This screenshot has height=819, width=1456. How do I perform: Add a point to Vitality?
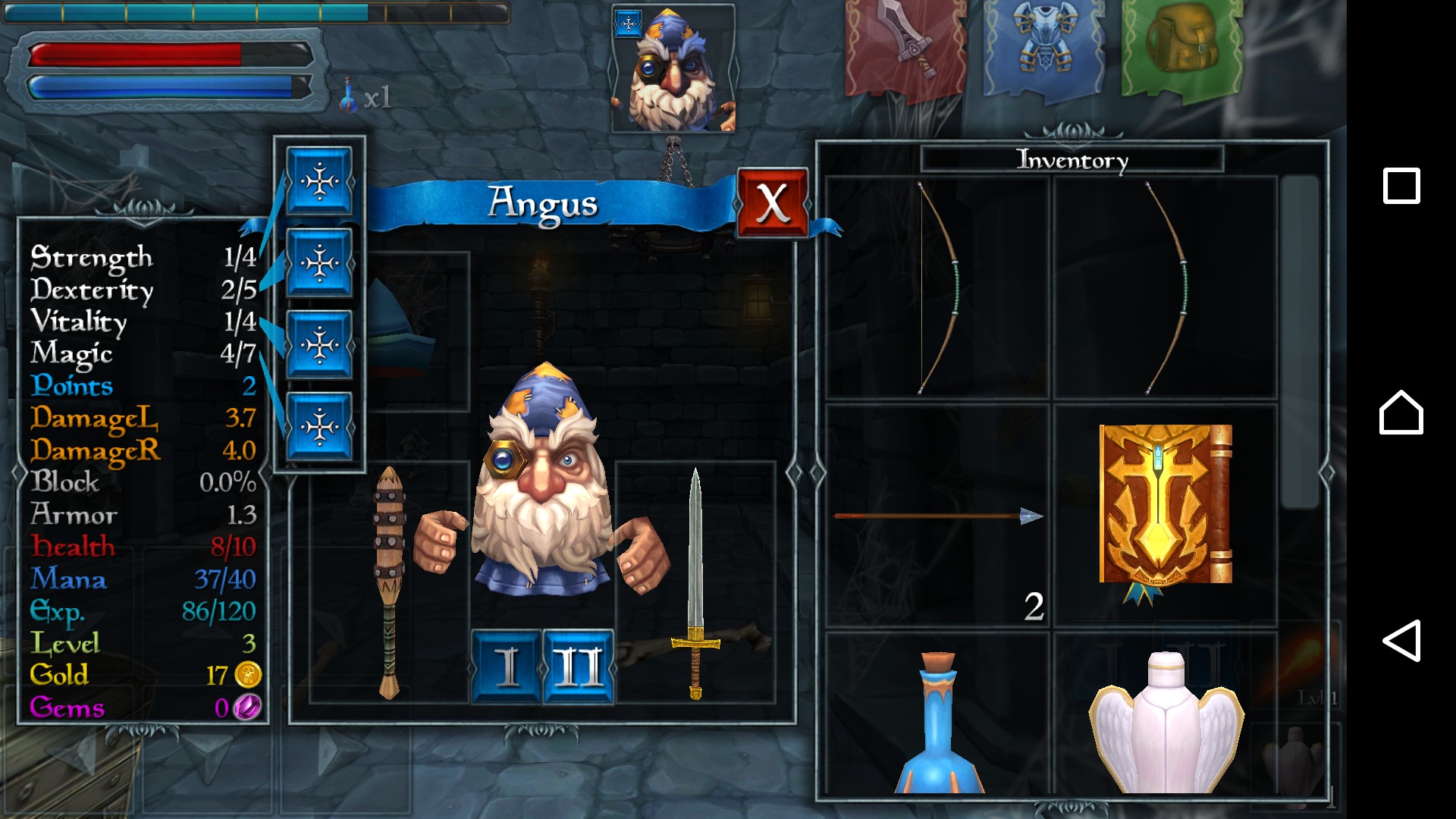coord(319,345)
